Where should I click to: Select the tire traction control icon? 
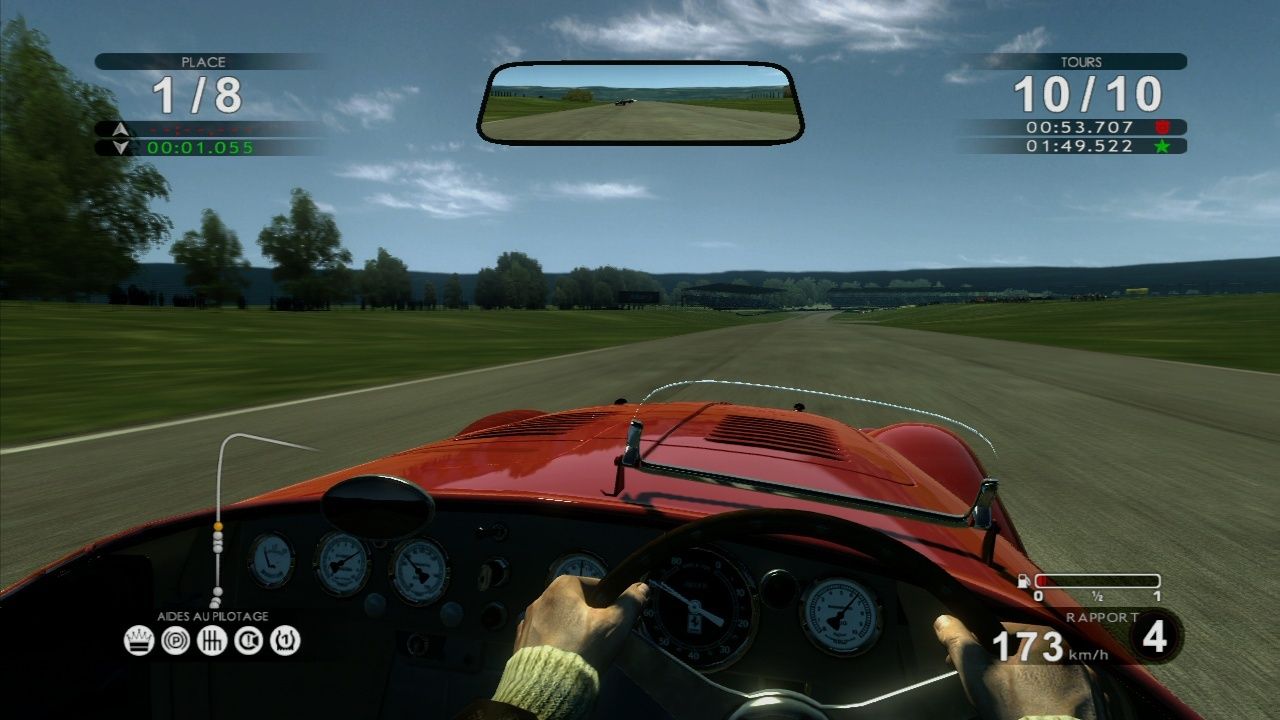point(284,641)
